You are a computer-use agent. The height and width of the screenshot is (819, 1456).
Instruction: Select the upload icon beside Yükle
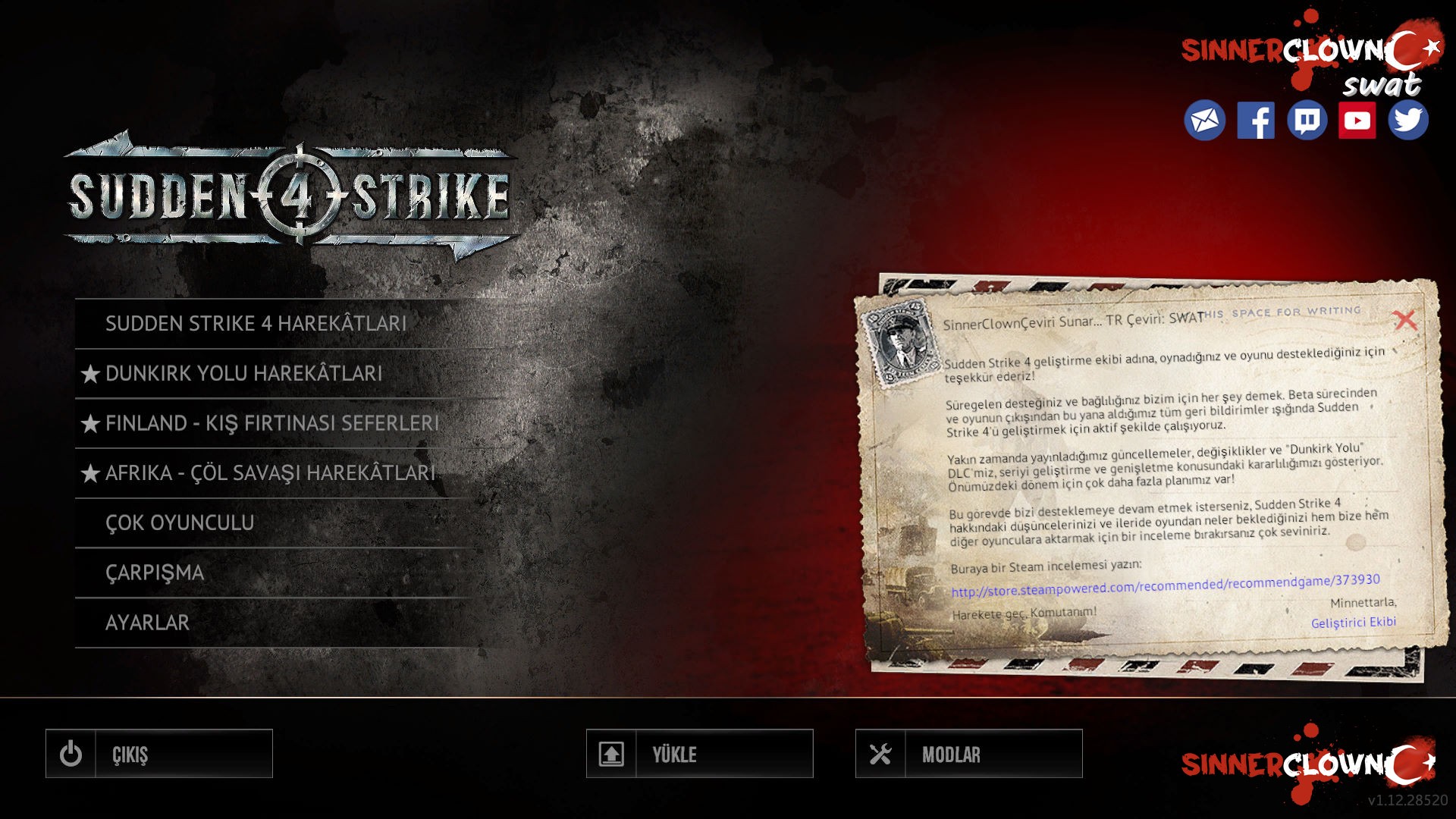click(612, 754)
